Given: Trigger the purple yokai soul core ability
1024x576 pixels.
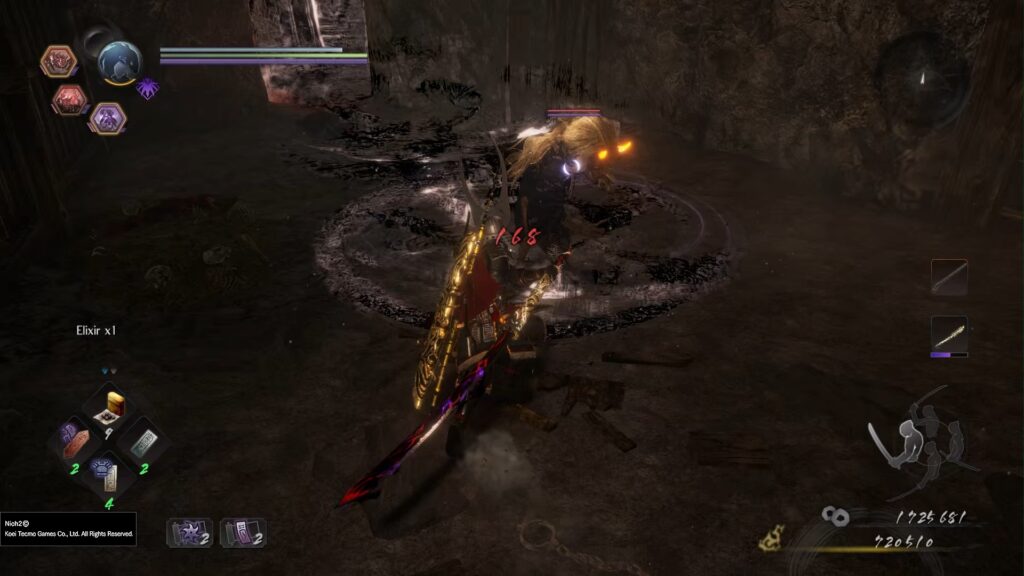Looking at the screenshot, I should pyautogui.click(x=107, y=118).
